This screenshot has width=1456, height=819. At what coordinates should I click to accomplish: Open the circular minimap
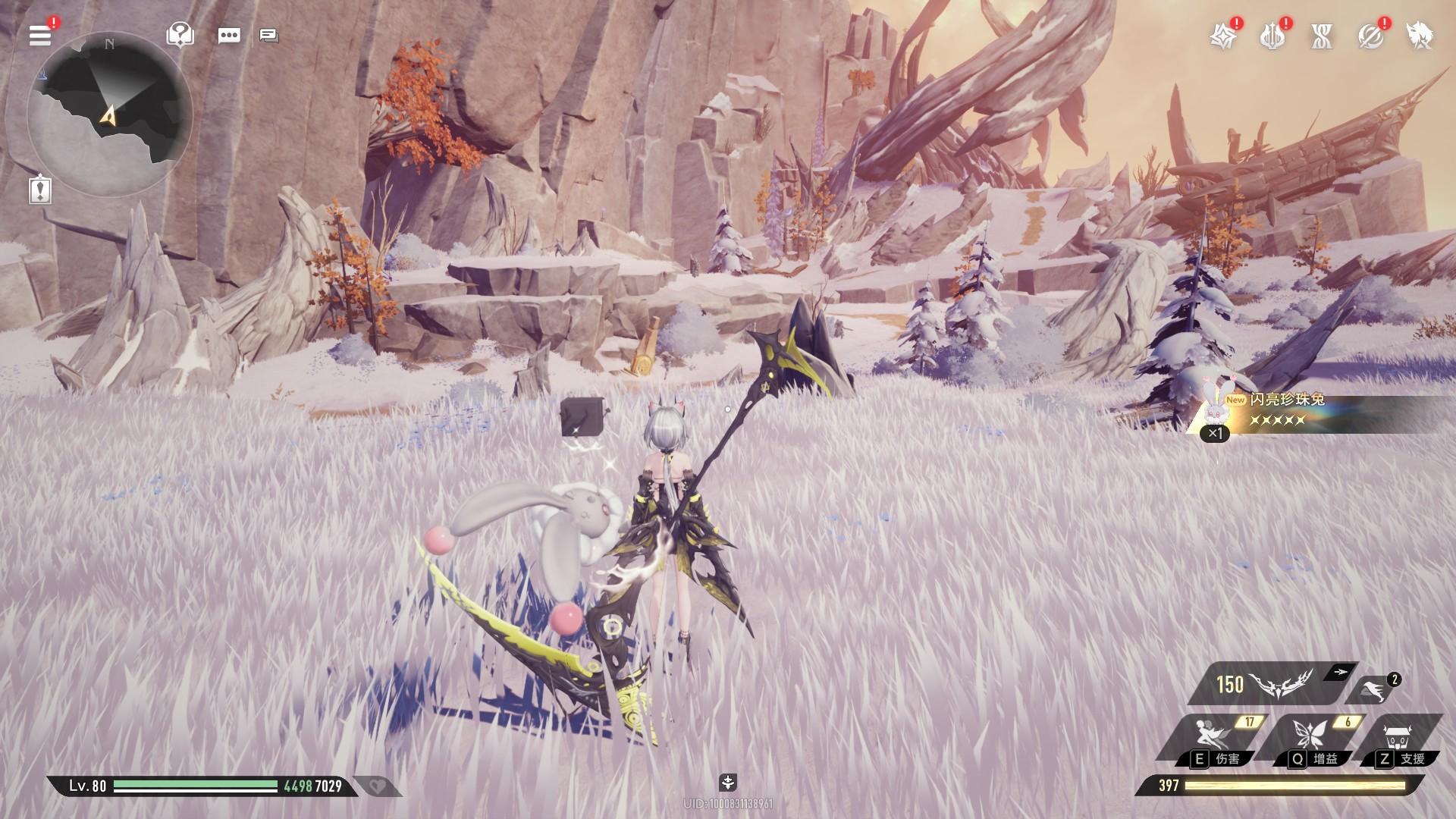[x=109, y=115]
